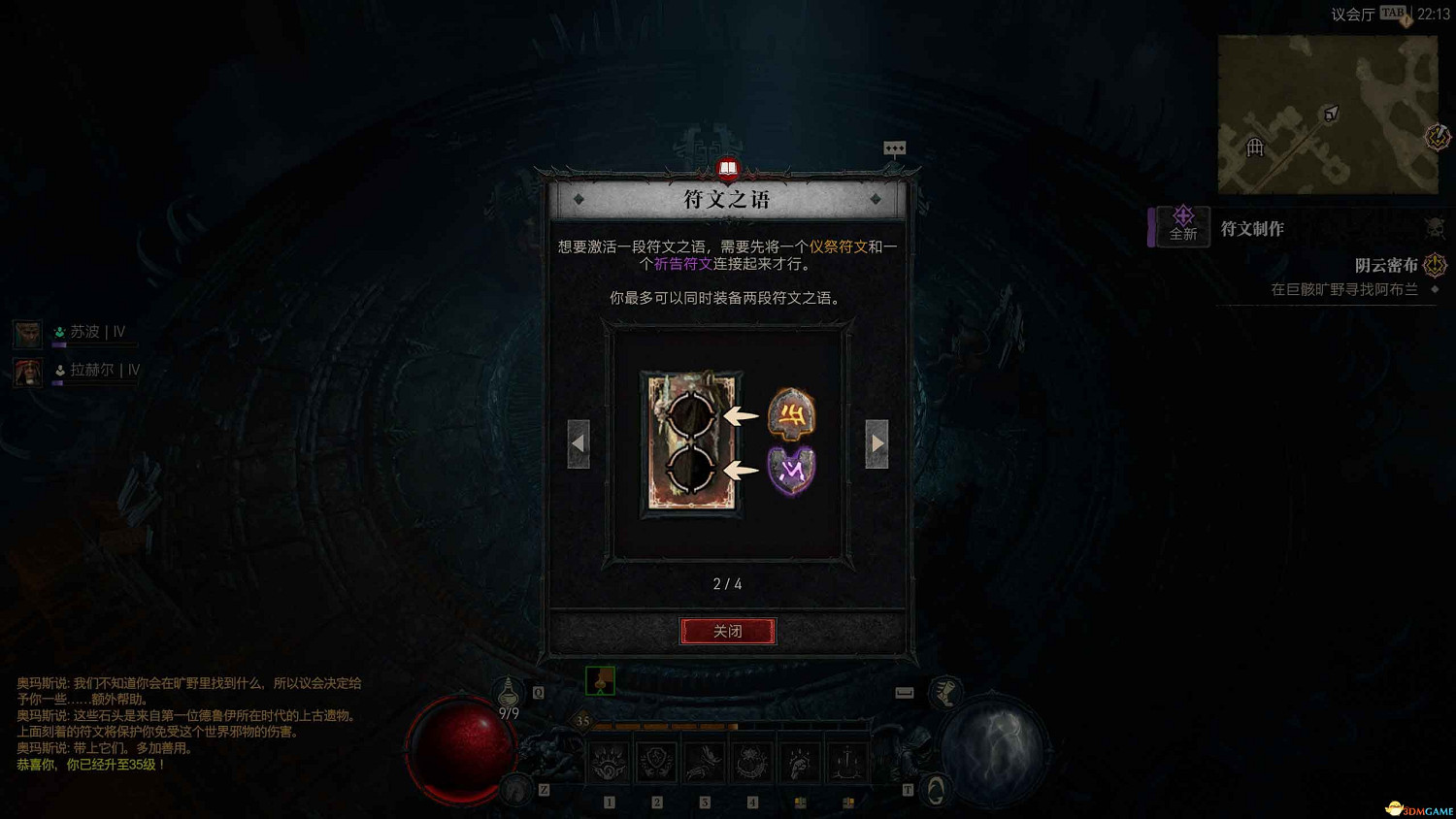
Task: Click the chat bubble icon above the dialog
Action: pos(895,147)
